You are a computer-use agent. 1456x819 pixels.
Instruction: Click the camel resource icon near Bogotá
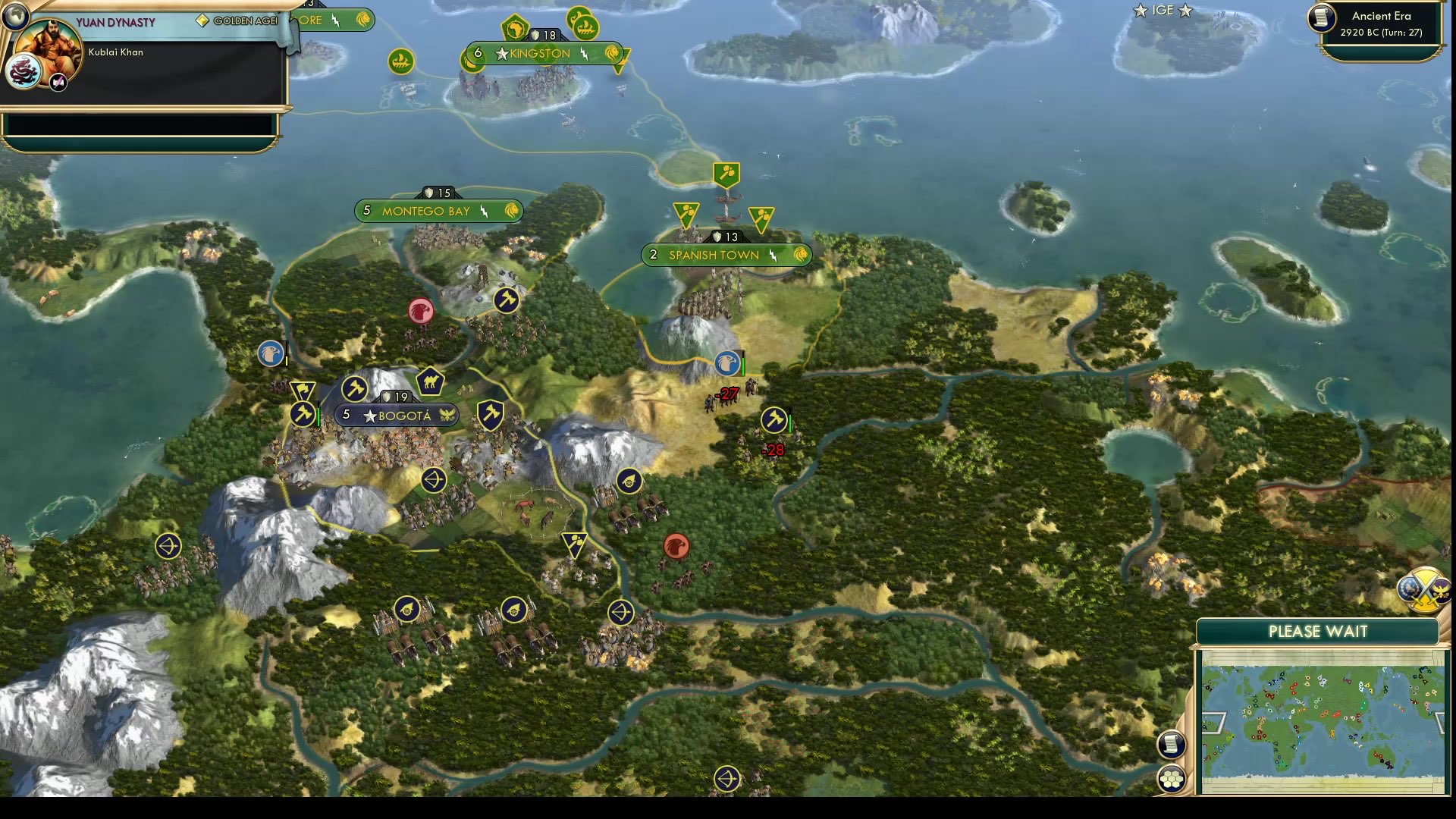click(429, 381)
